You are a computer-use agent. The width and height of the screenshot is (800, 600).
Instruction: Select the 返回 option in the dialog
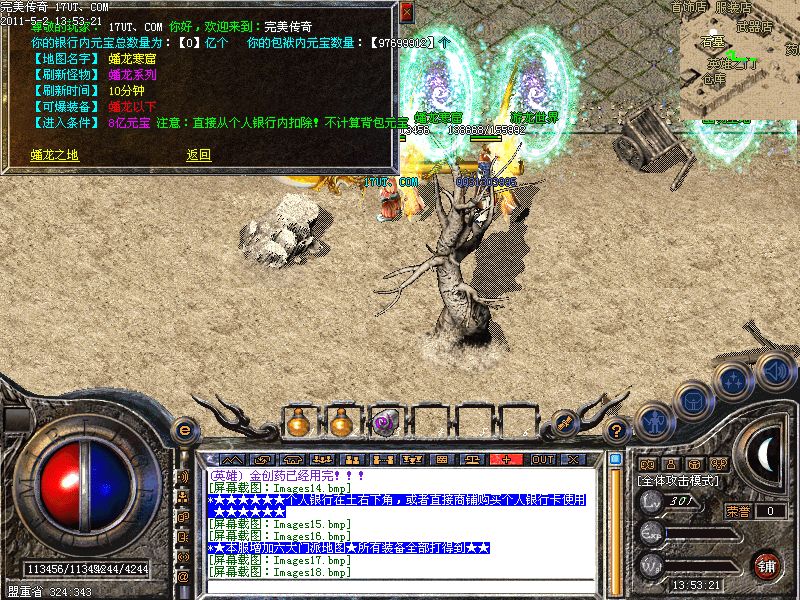point(198,155)
